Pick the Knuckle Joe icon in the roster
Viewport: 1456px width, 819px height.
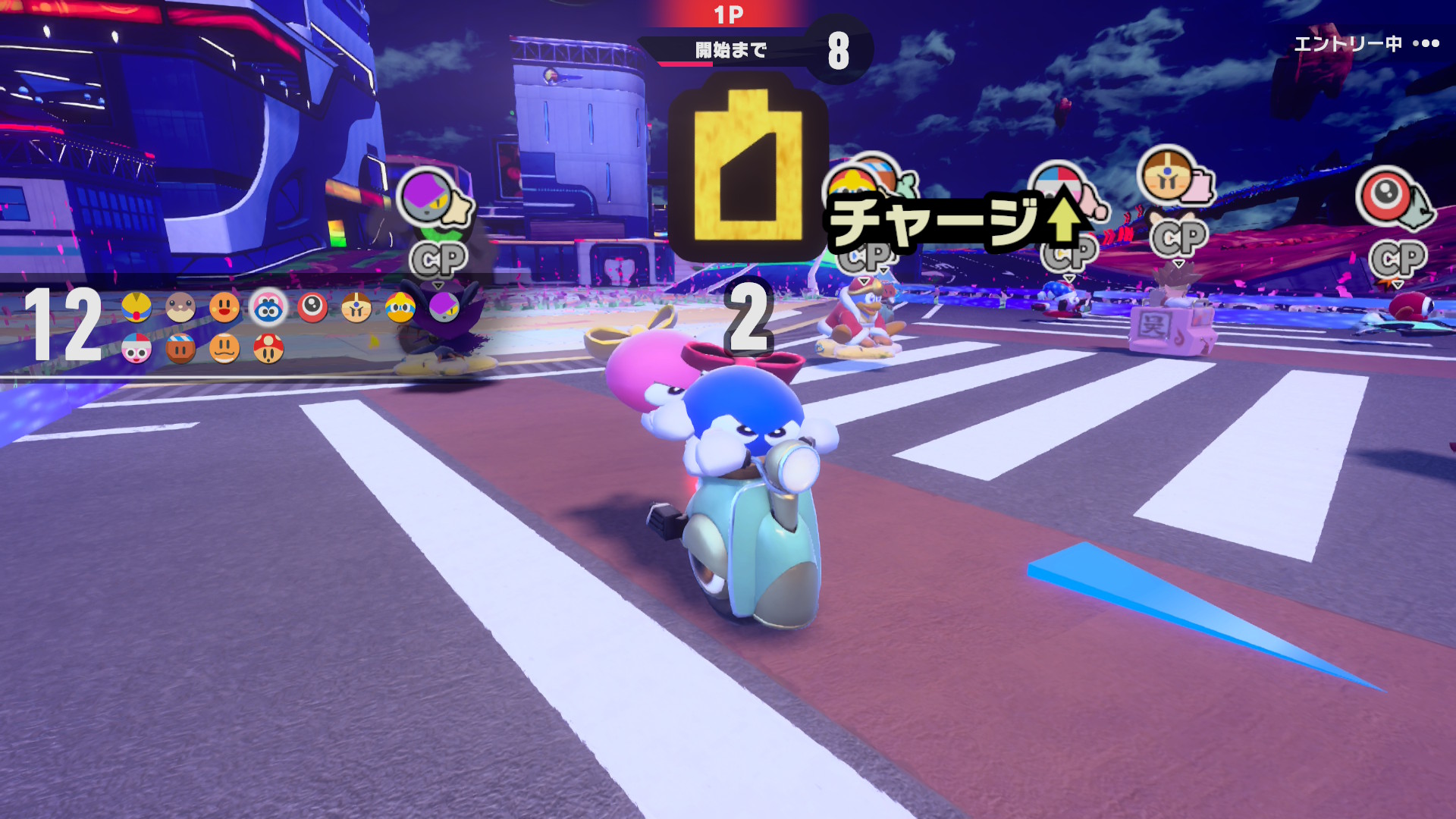pyautogui.click(x=356, y=307)
